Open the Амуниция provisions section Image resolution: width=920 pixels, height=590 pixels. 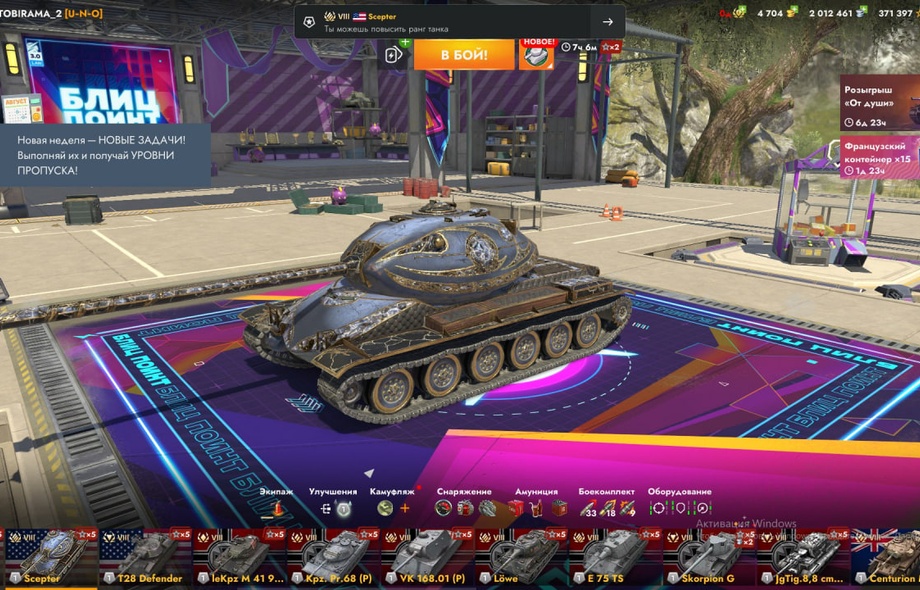(x=536, y=508)
